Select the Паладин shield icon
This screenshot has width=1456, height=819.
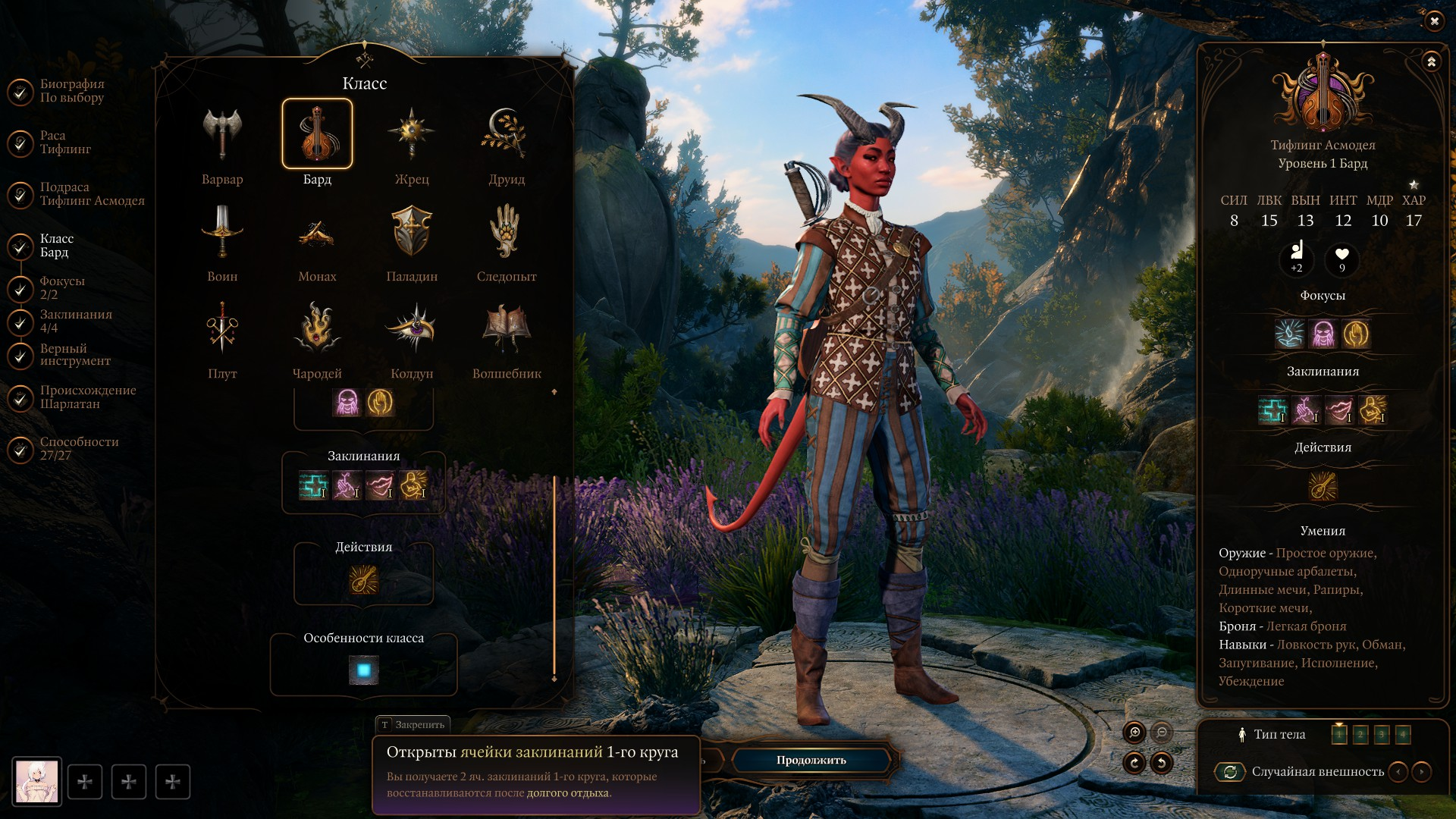(x=412, y=232)
